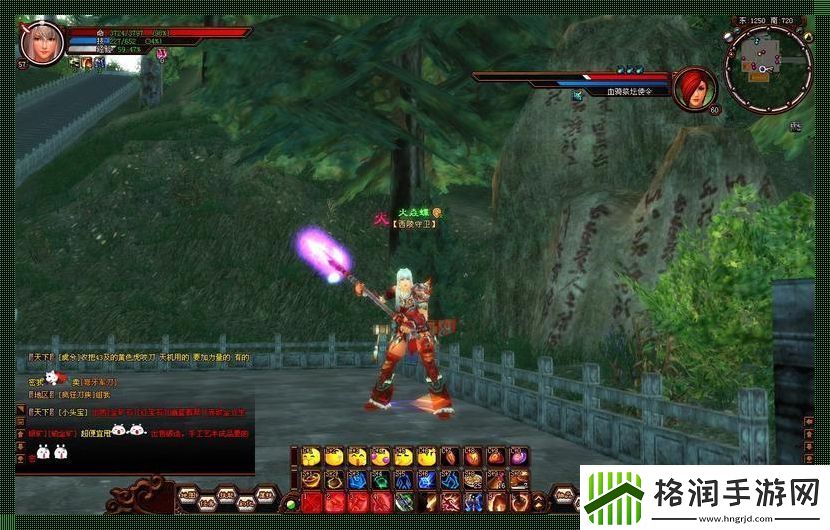Click the green orb left of the skill bar
This screenshot has height=530, width=830.
point(291,503)
